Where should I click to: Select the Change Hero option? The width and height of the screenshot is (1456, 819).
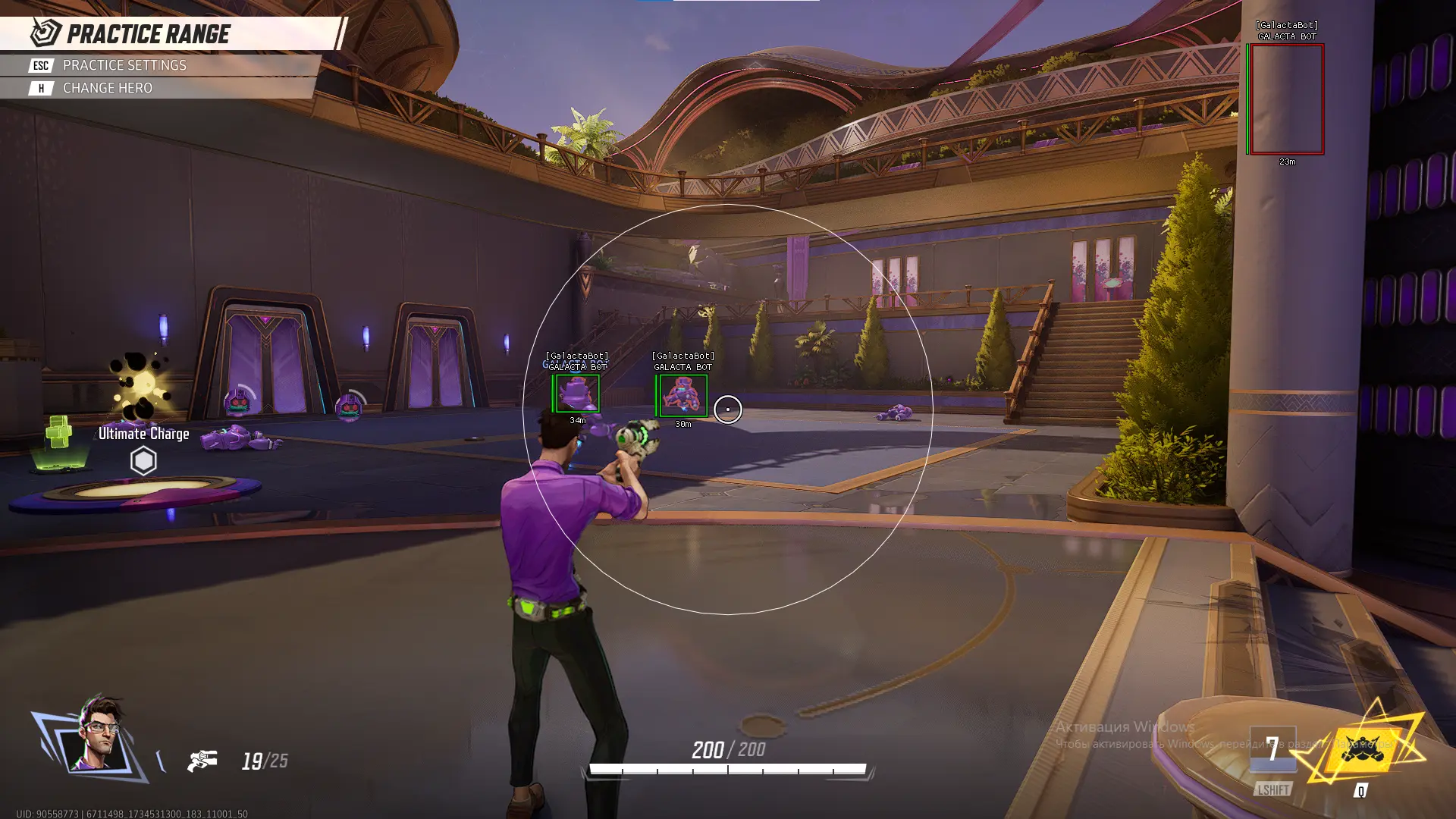(107, 88)
